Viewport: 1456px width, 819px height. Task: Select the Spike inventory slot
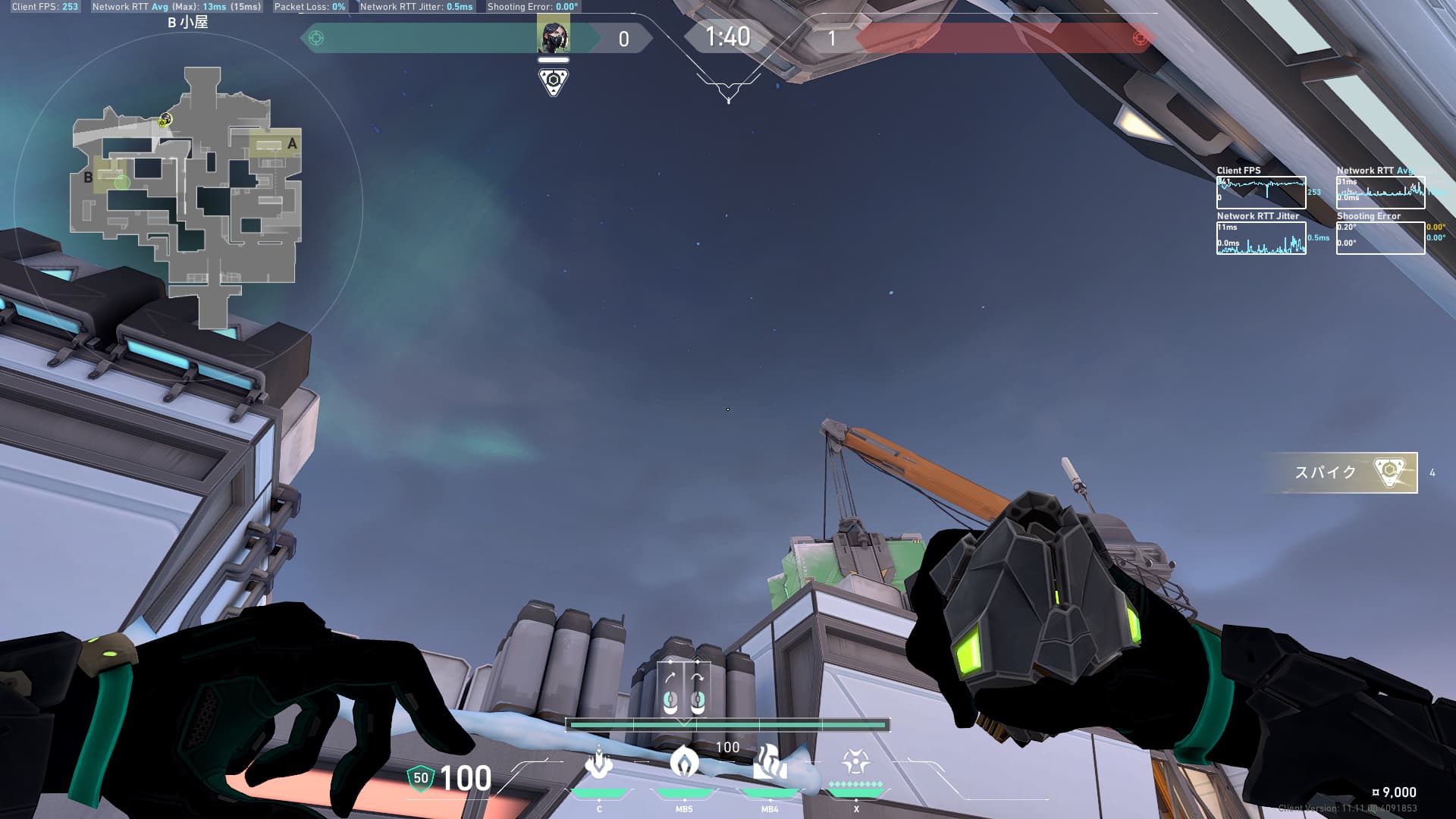tap(1340, 472)
